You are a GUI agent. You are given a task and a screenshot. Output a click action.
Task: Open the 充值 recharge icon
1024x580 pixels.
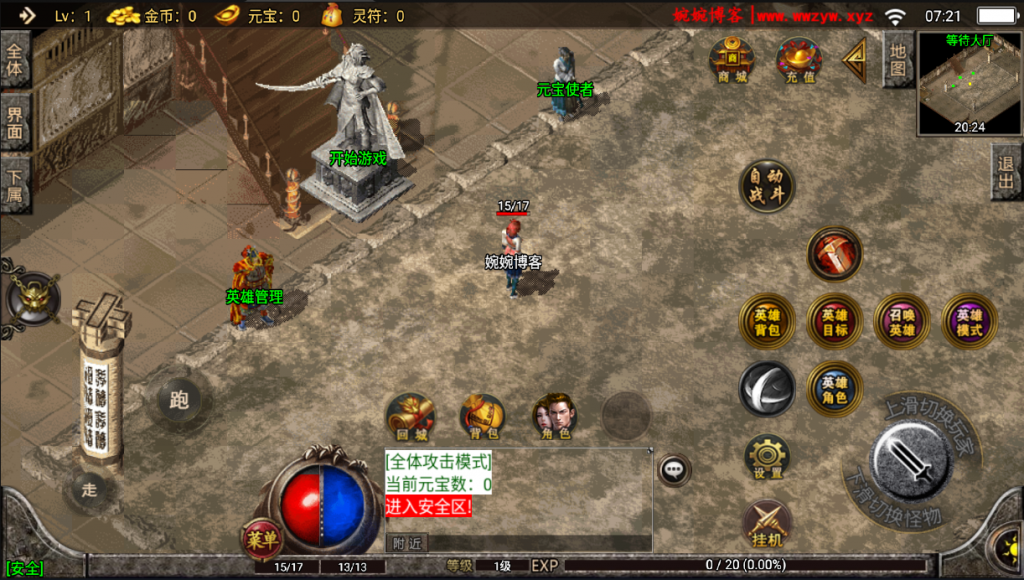point(799,60)
